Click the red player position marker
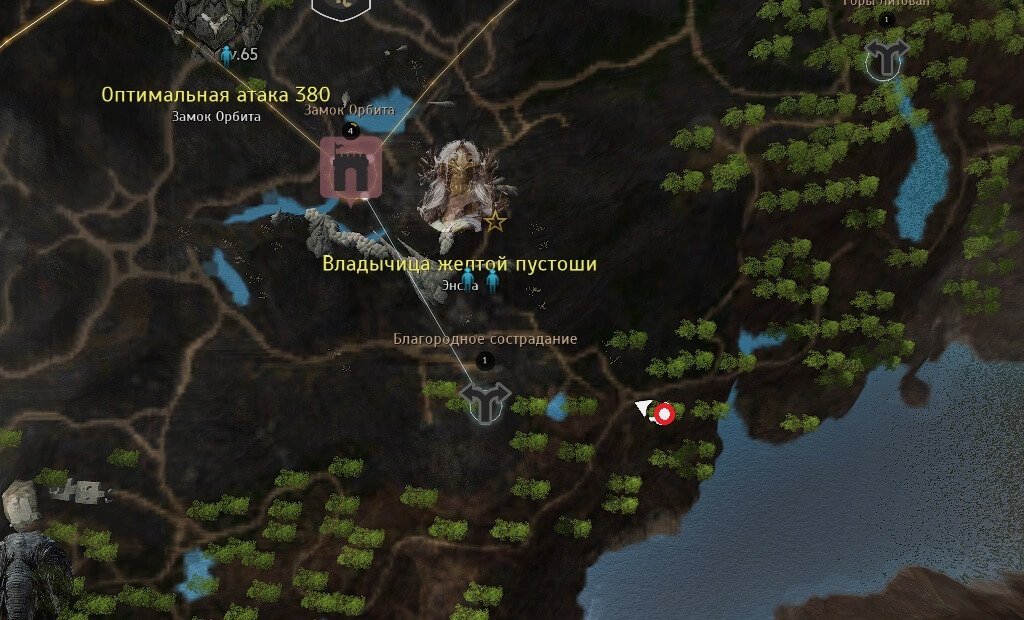The height and width of the screenshot is (620, 1024). [664, 413]
